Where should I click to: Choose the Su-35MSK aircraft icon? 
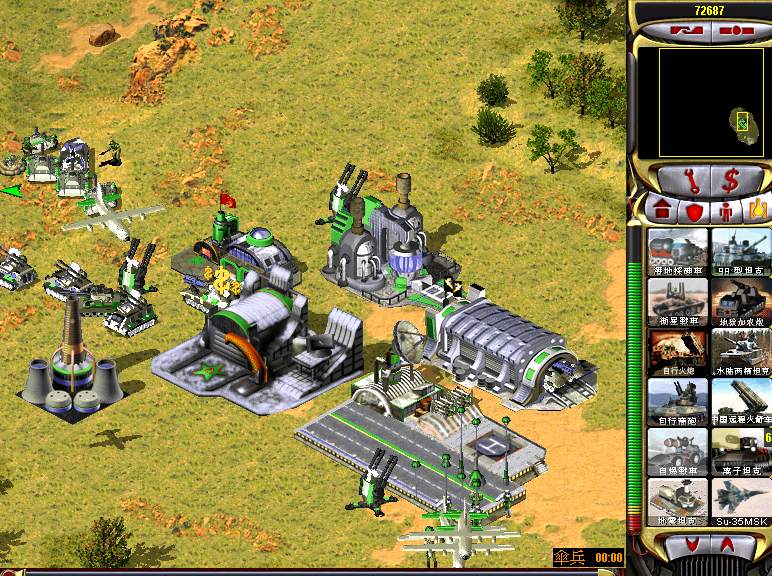click(x=741, y=501)
